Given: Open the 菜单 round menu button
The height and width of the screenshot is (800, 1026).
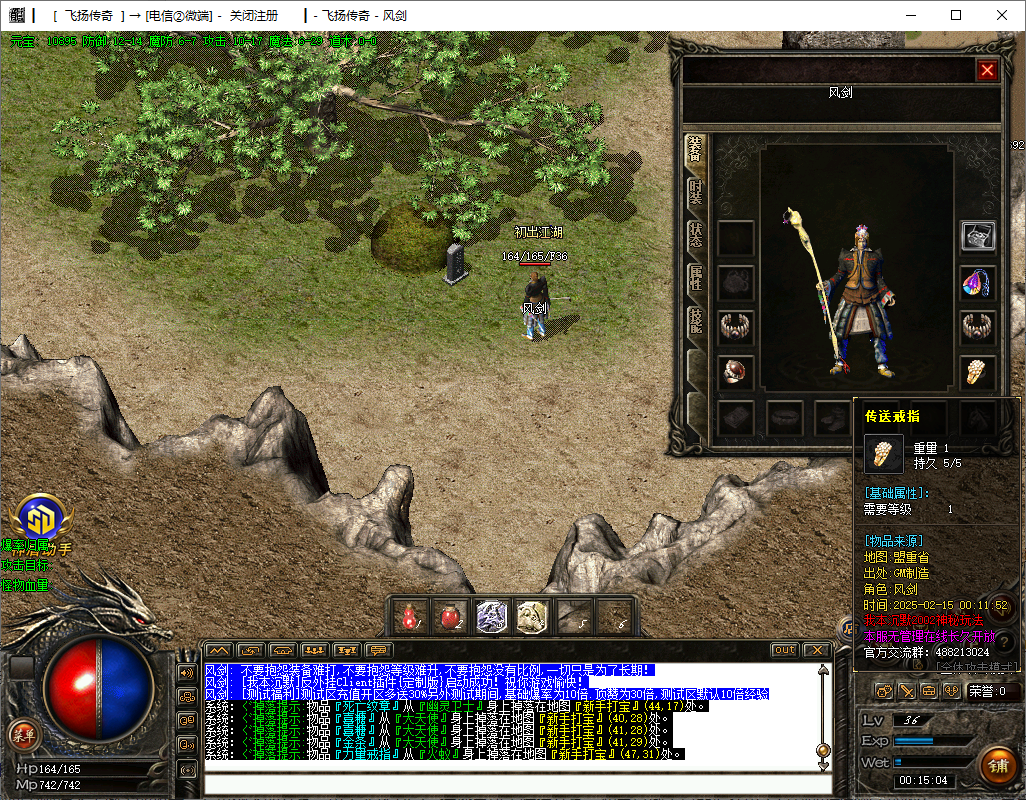Looking at the screenshot, I should click(x=23, y=734).
